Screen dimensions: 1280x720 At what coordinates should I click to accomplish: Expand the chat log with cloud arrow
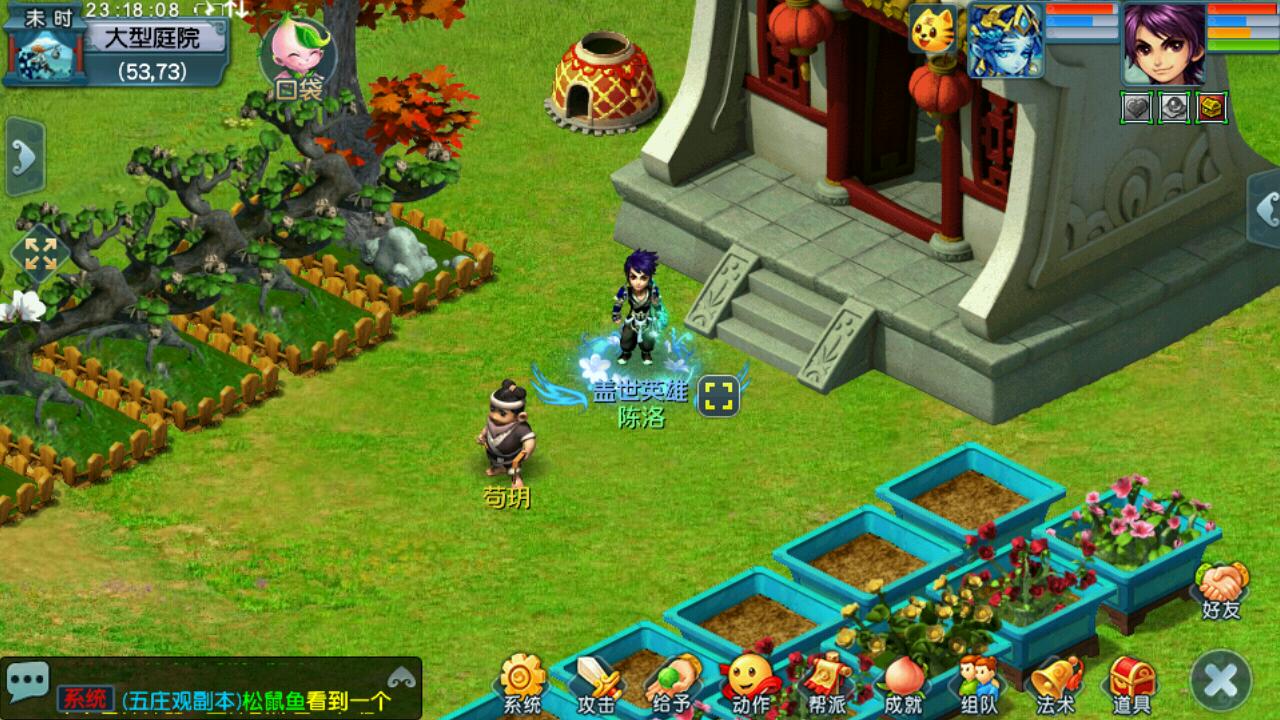[403, 677]
